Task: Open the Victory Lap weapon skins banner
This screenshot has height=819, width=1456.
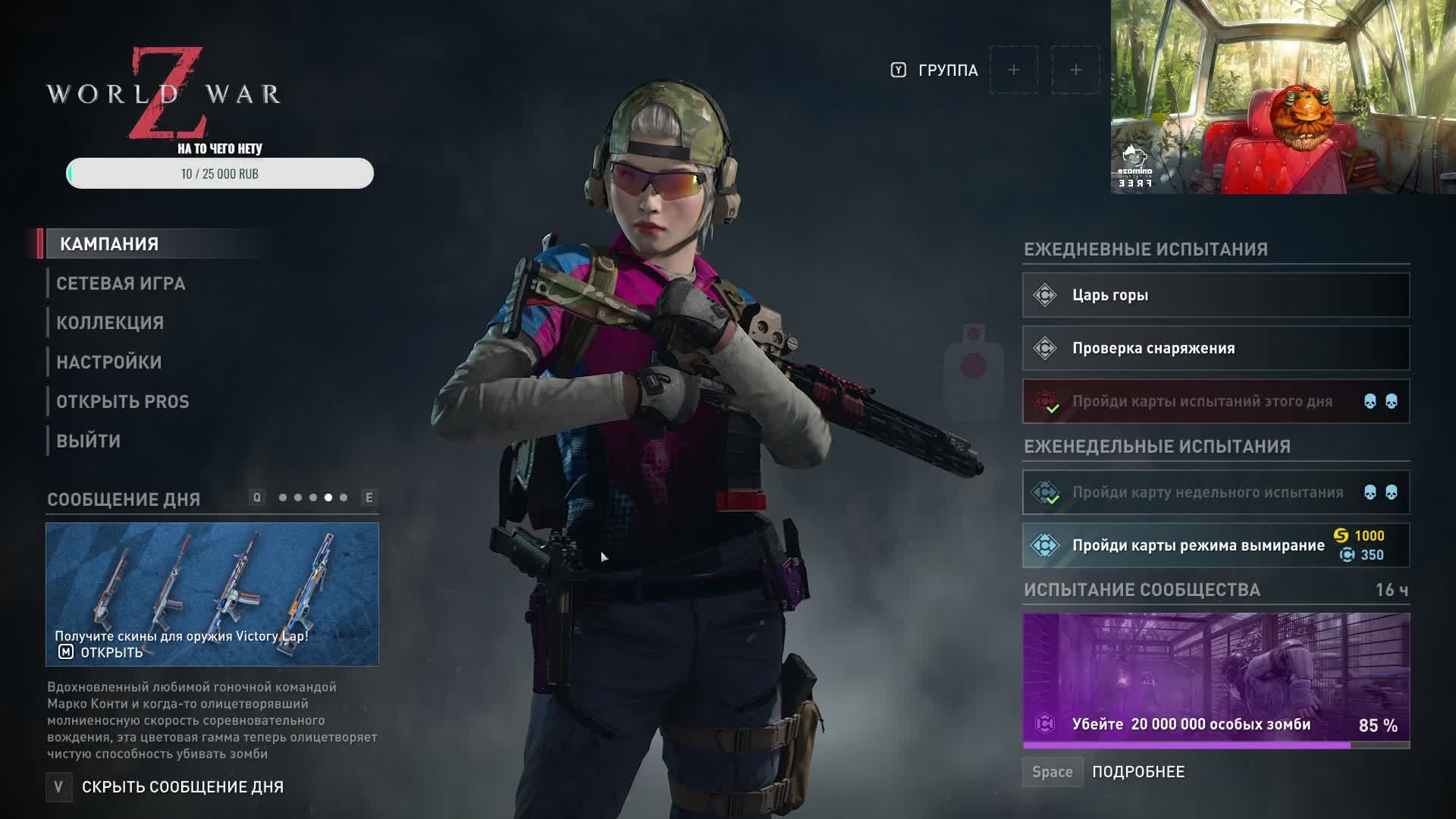Action: [212, 594]
